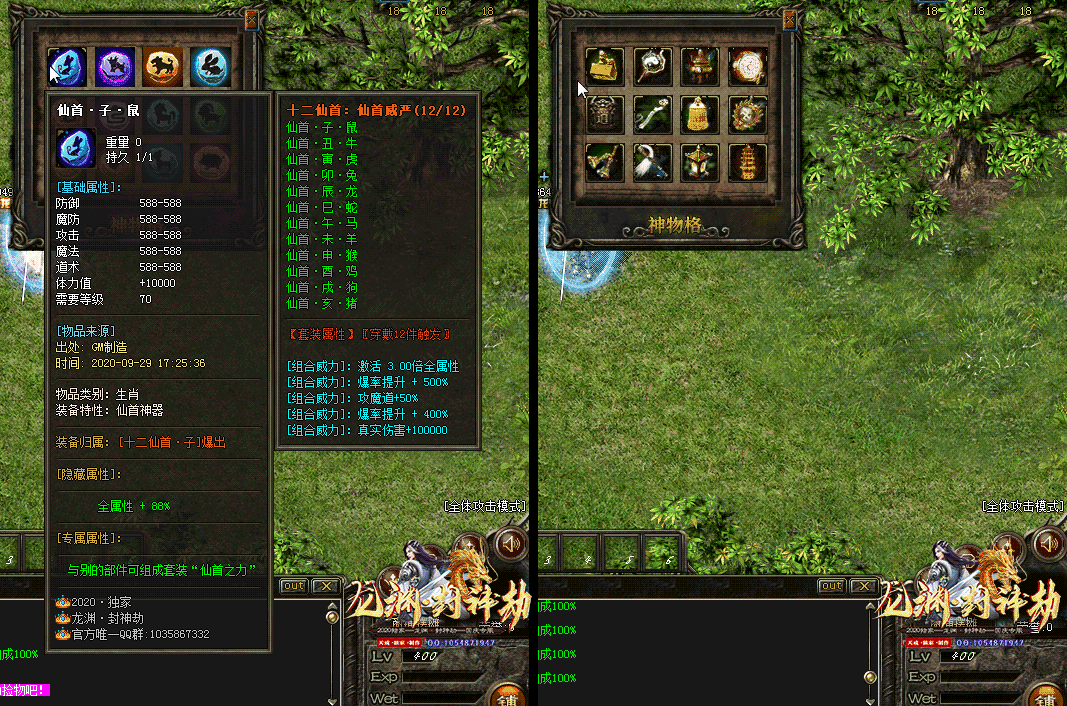The width and height of the screenshot is (1067, 706).
Task: Select the yin-yang staff relic
Action: tap(652, 67)
